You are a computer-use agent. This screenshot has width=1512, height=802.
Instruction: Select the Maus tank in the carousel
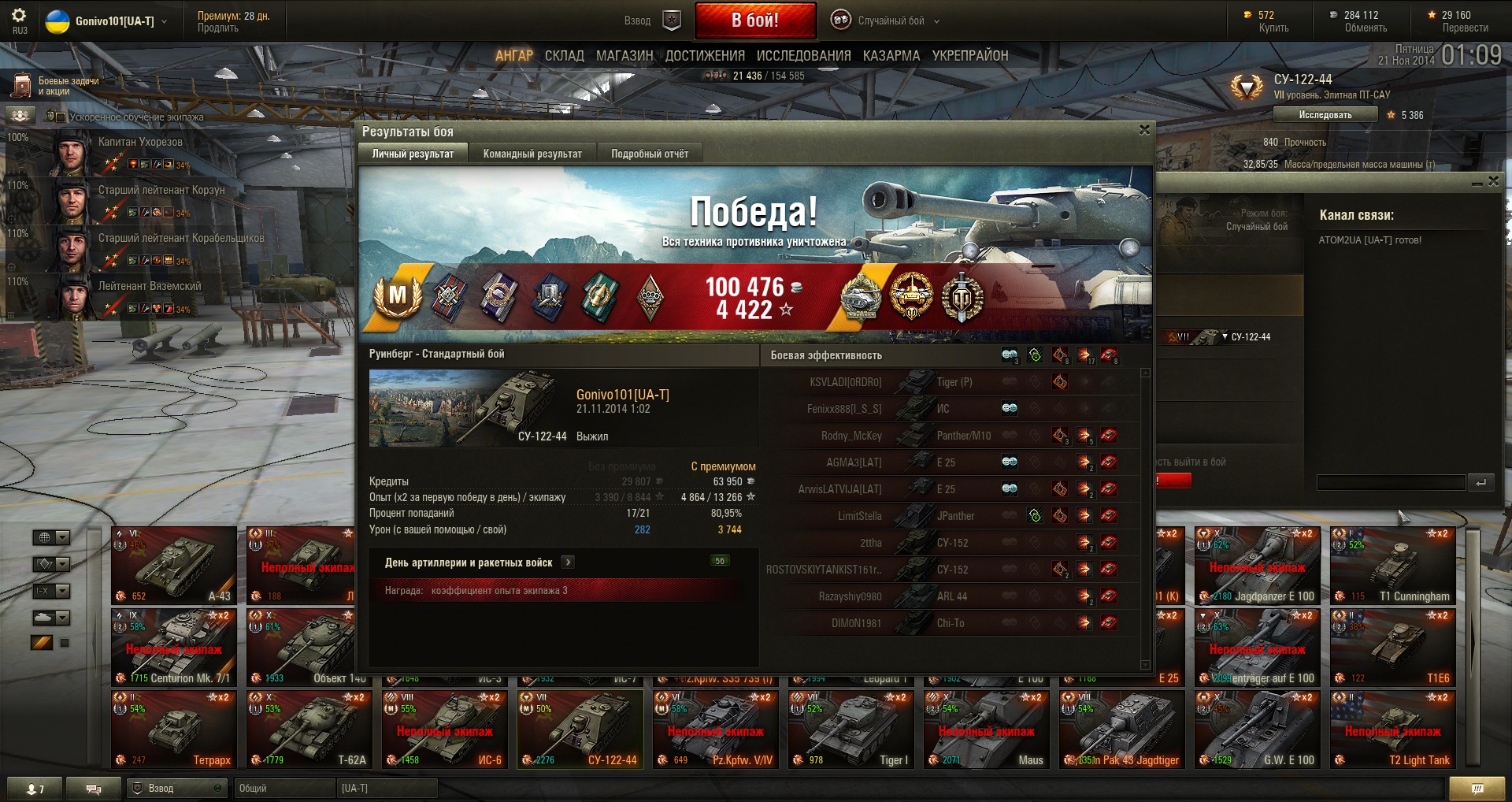coord(986,730)
